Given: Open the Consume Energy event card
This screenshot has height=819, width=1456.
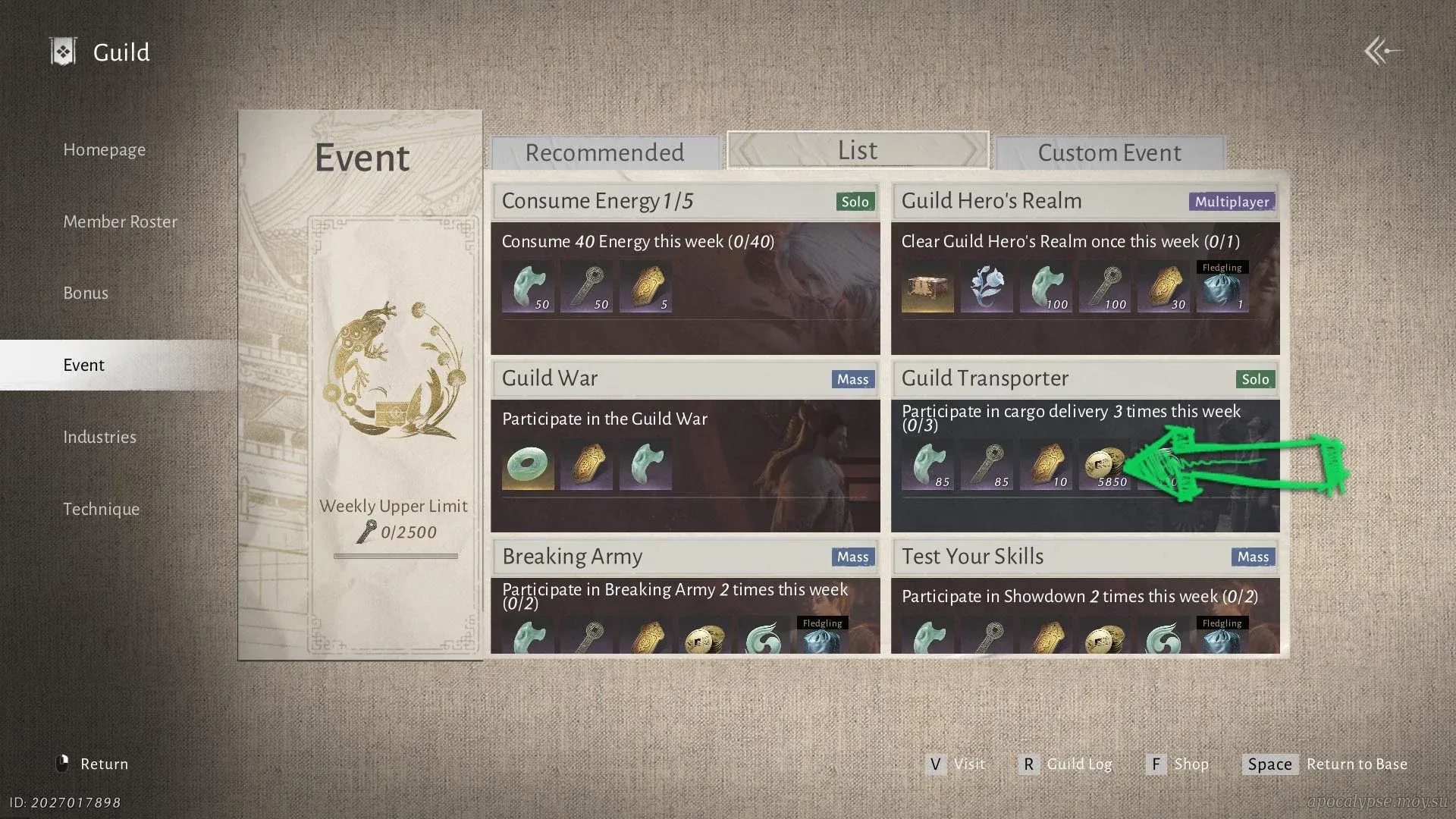Looking at the screenshot, I should (x=685, y=269).
